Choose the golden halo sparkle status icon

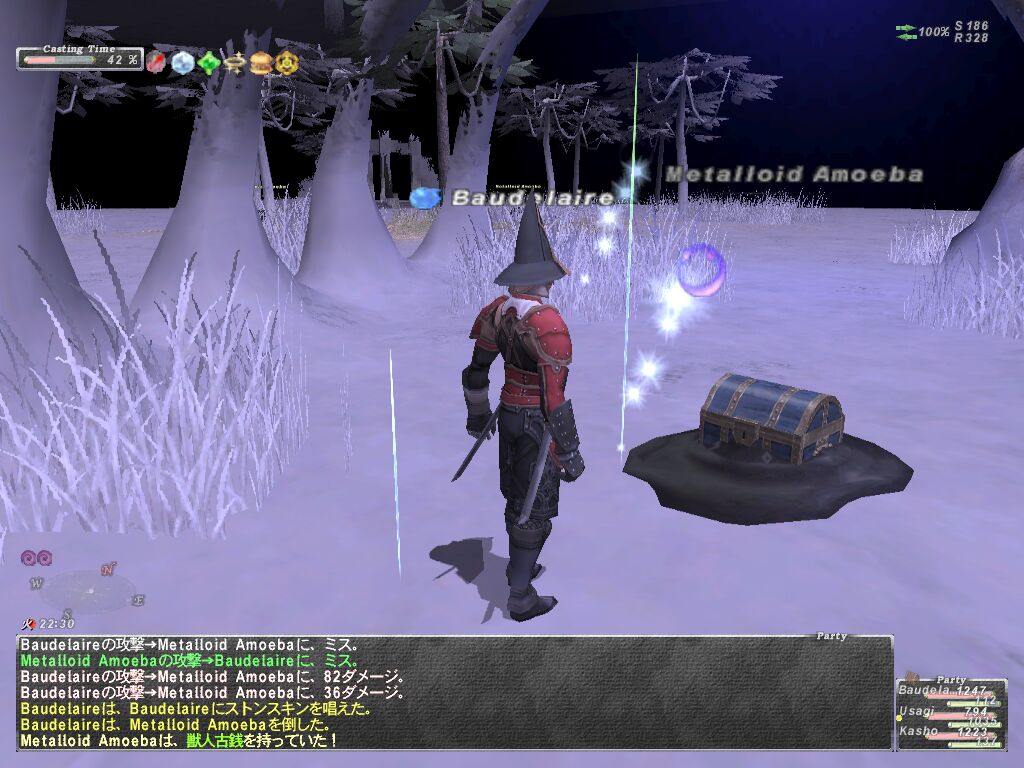pyautogui.click(x=235, y=63)
